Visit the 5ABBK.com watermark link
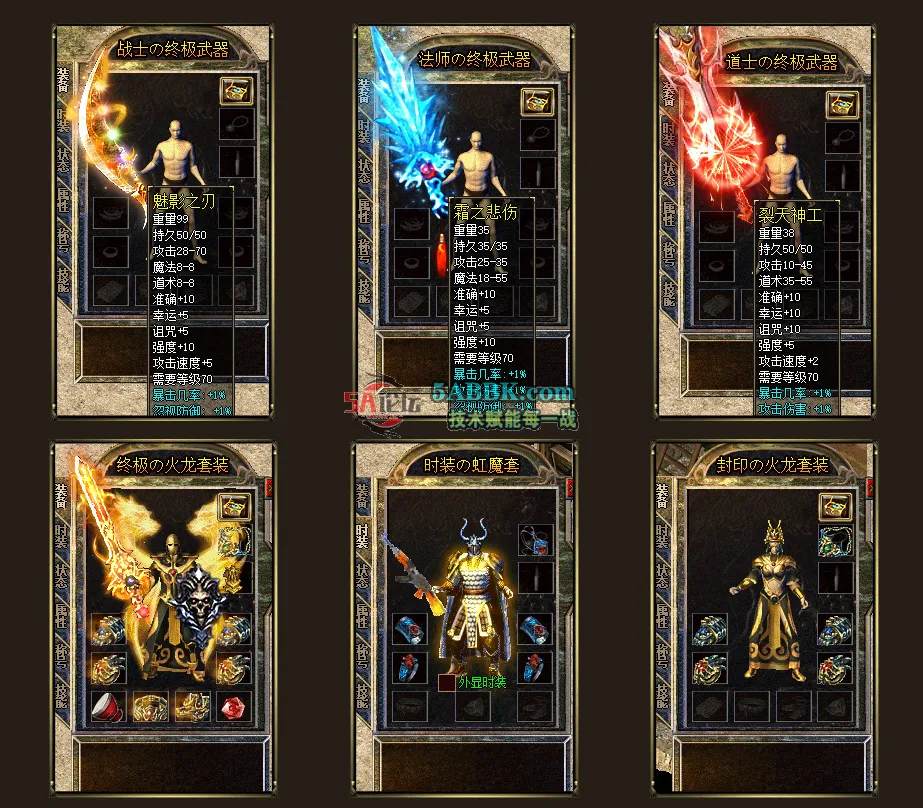 [504, 394]
